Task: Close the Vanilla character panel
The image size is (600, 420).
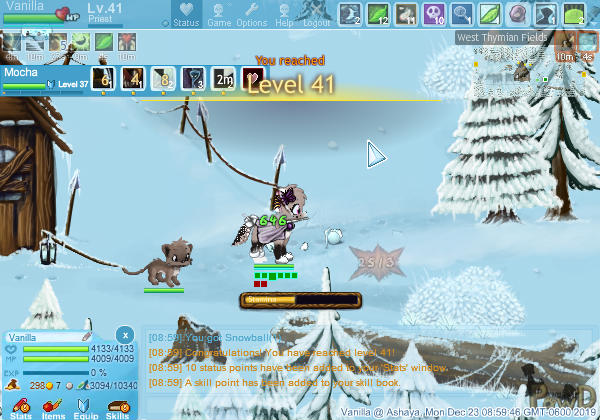Action: click(x=124, y=334)
